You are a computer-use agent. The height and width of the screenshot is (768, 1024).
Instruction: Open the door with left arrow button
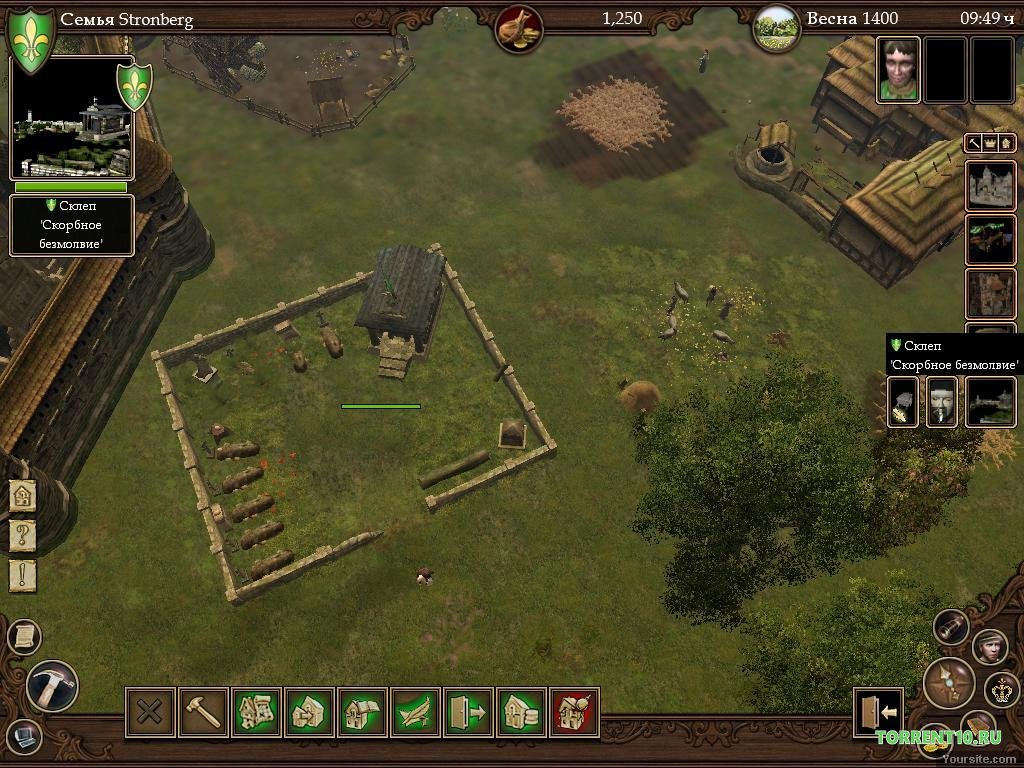click(878, 712)
